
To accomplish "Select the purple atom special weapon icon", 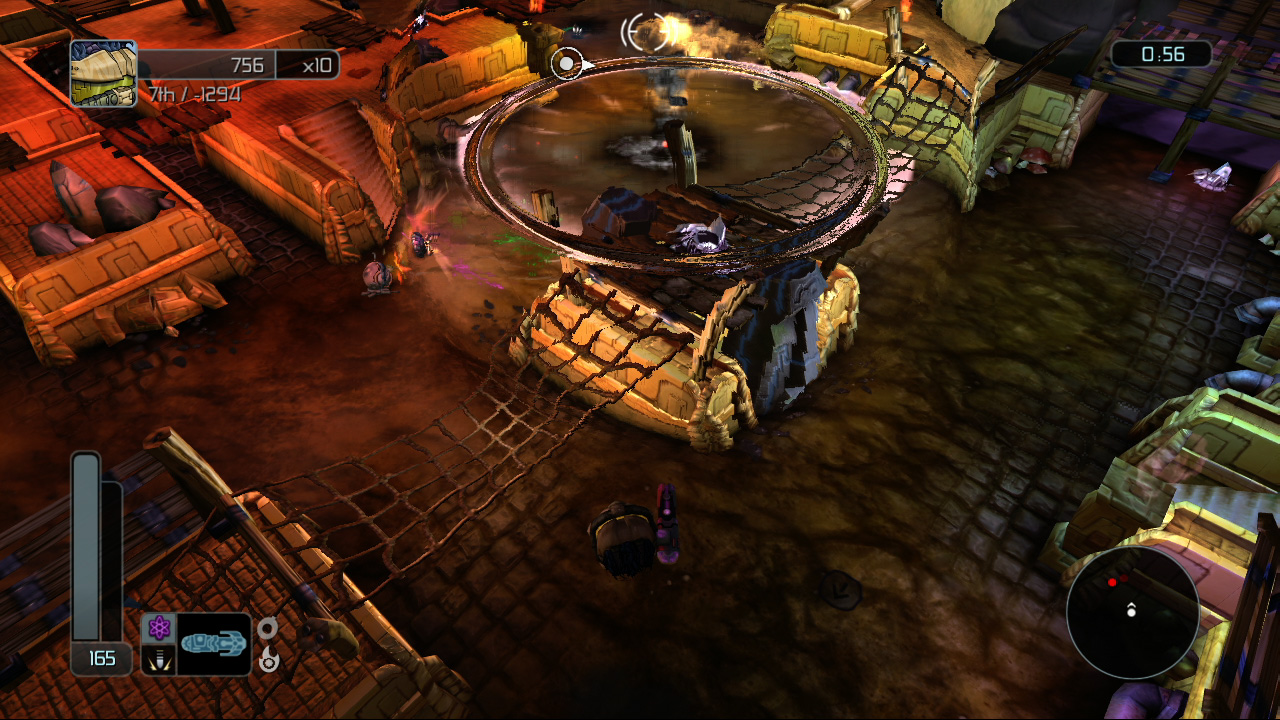I will point(159,626).
